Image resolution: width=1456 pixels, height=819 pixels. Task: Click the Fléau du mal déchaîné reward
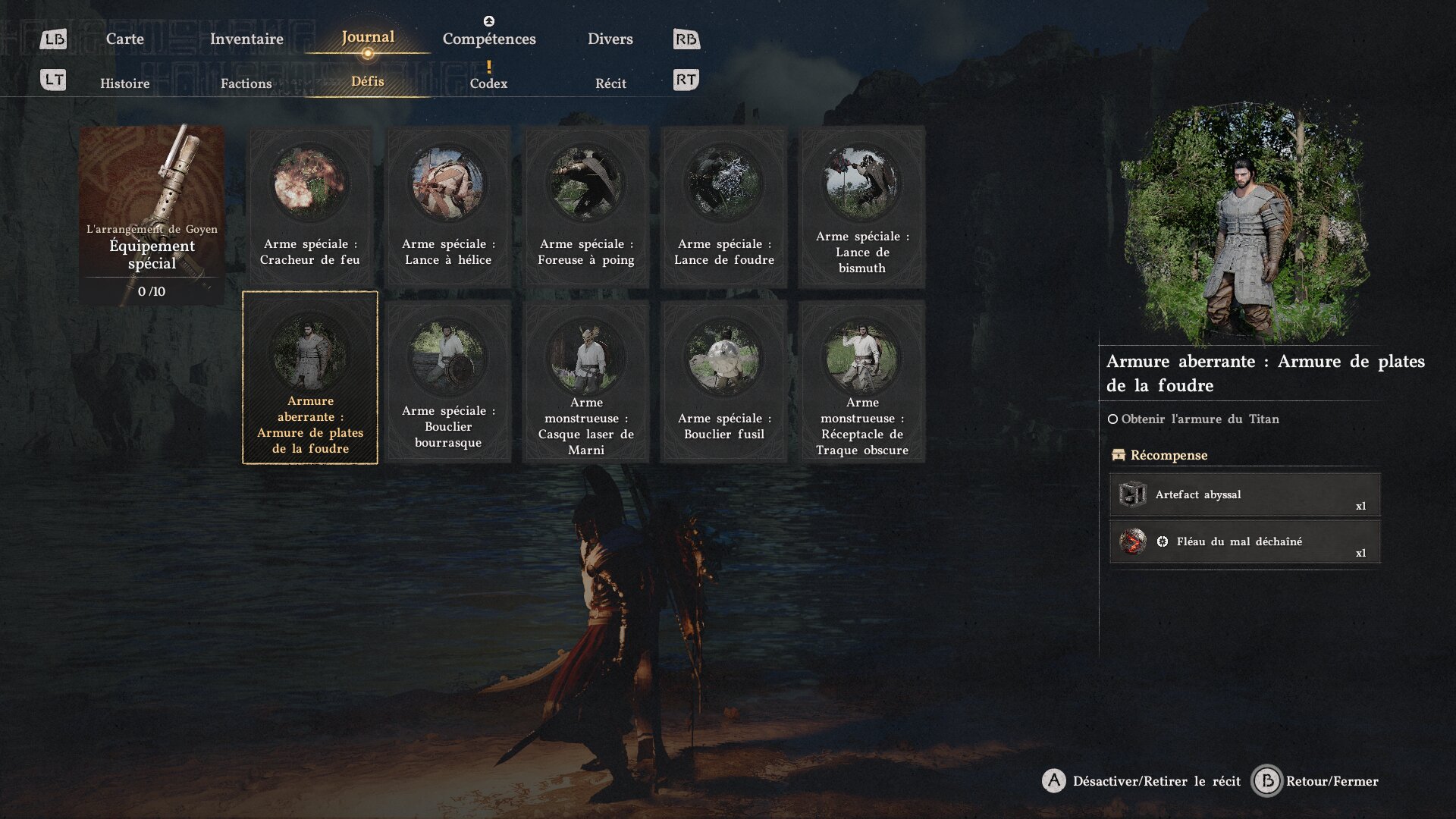pyautogui.click(x=1244, y=541)
